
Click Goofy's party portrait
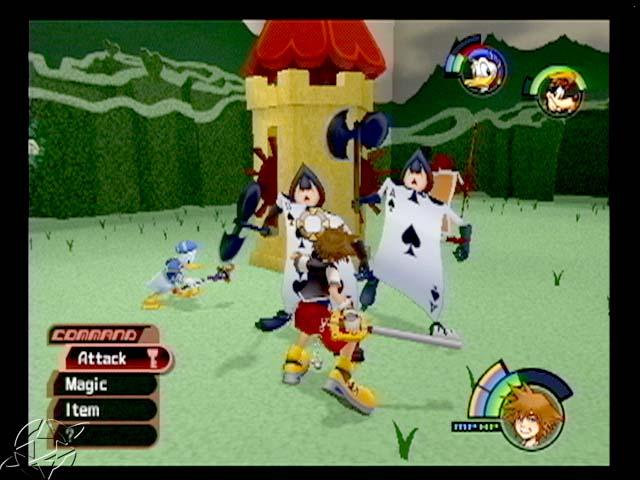tap(560, 95)
